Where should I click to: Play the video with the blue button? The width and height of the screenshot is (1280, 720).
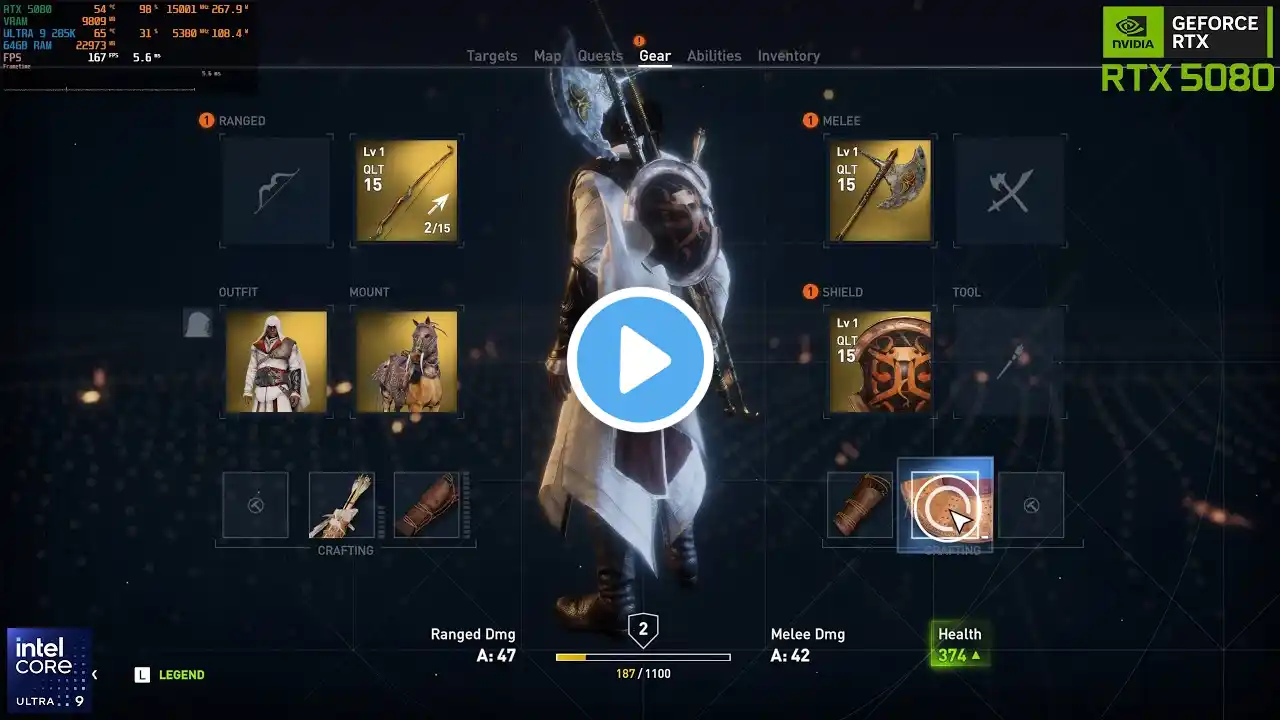[x=640, y=360]
